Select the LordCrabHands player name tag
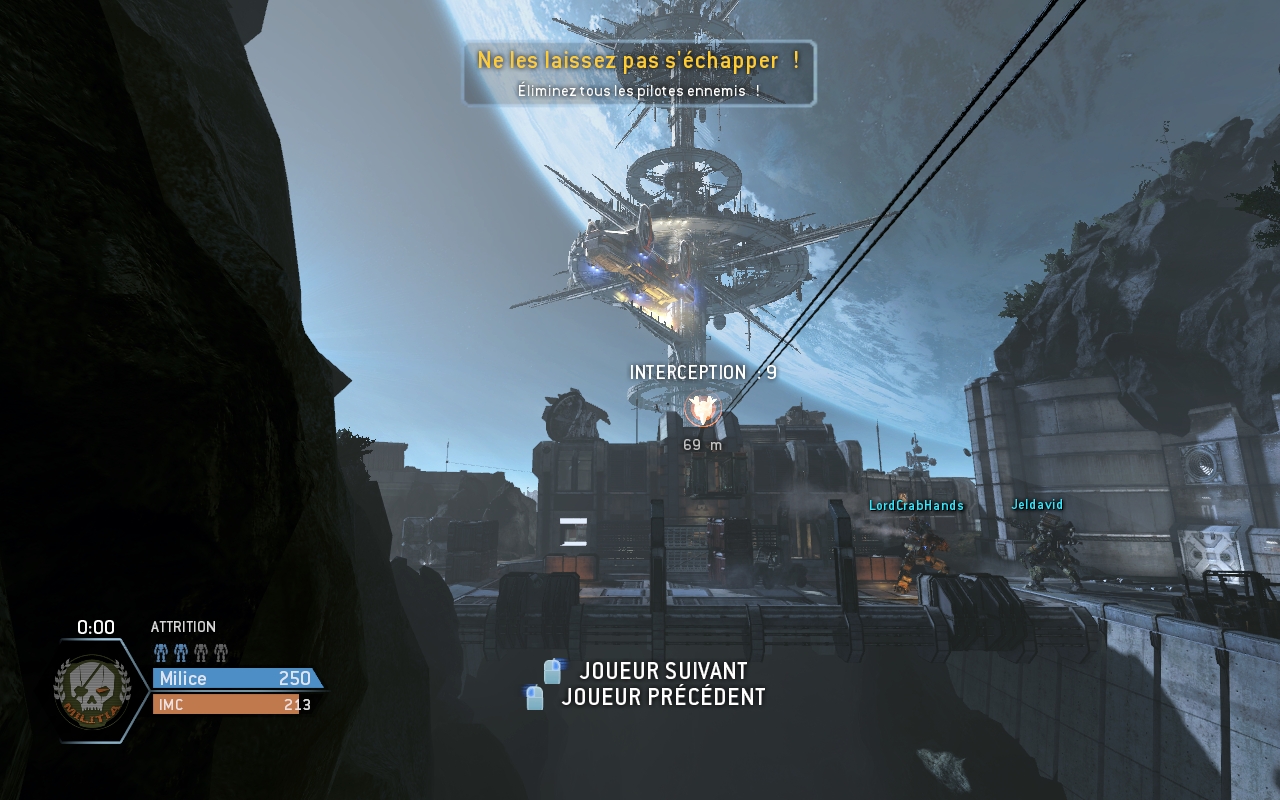Screen dimensions: 1280x800 916,506
